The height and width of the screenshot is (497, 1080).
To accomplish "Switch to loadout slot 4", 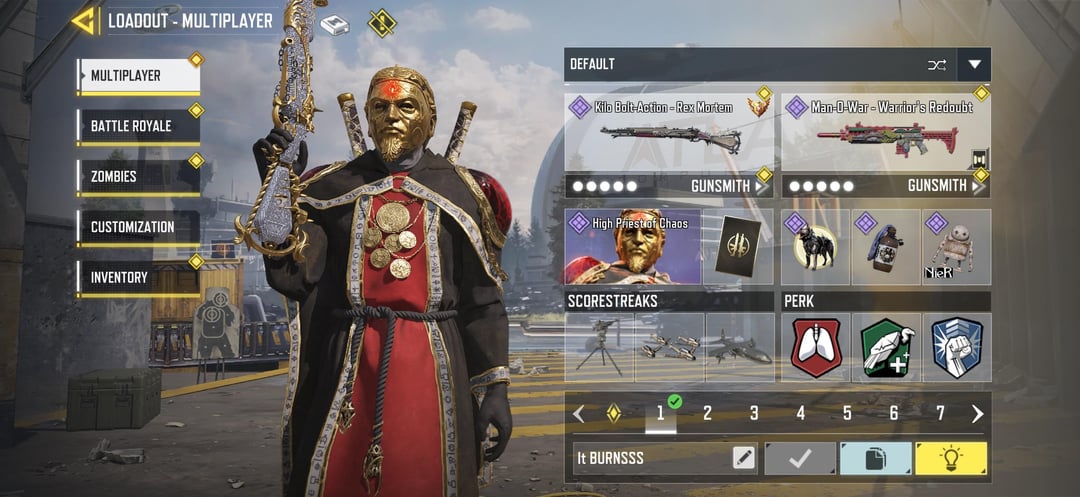I will pos(800,413).
